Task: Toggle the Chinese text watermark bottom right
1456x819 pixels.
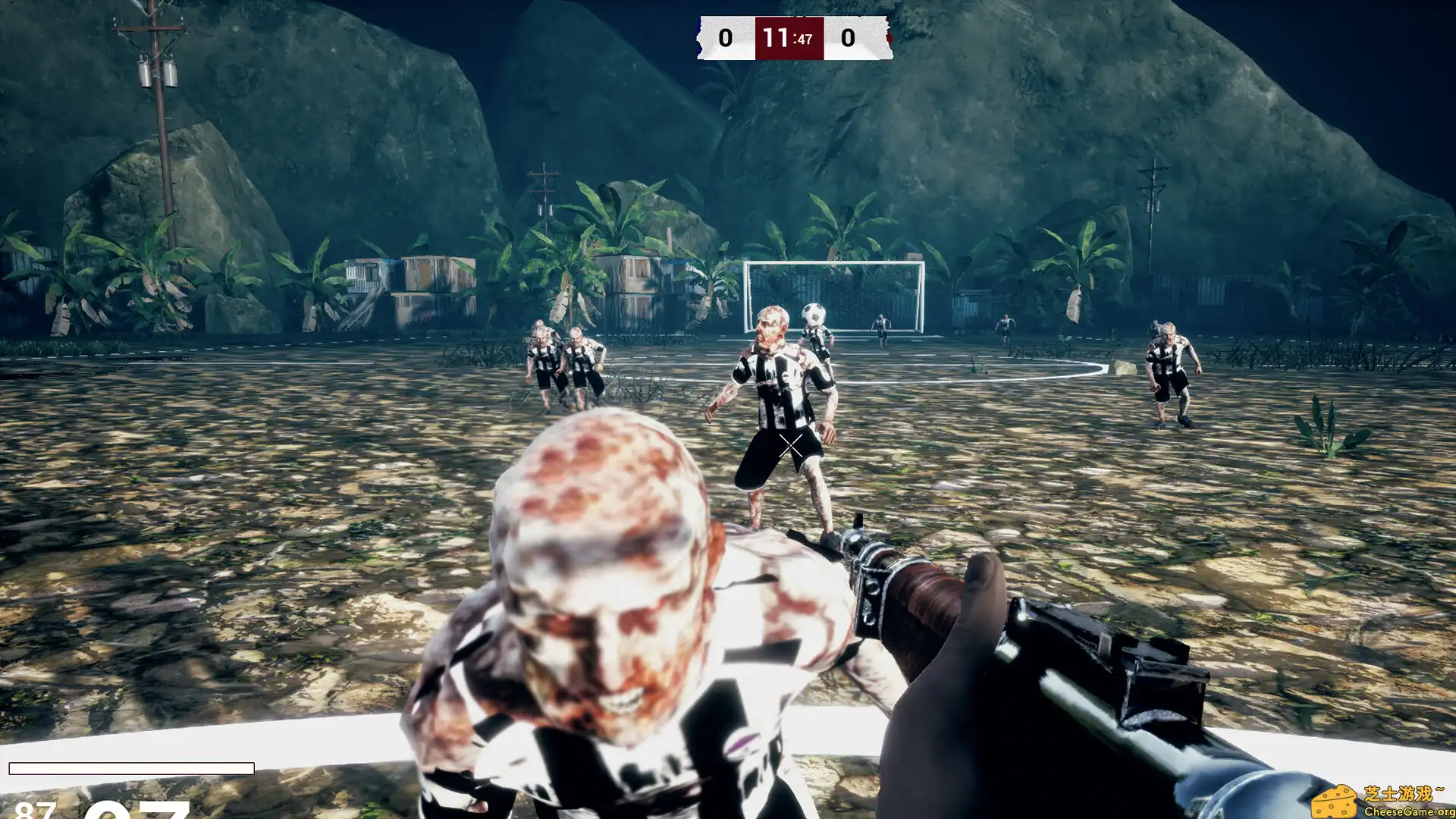Action: tap(1406, 795)
